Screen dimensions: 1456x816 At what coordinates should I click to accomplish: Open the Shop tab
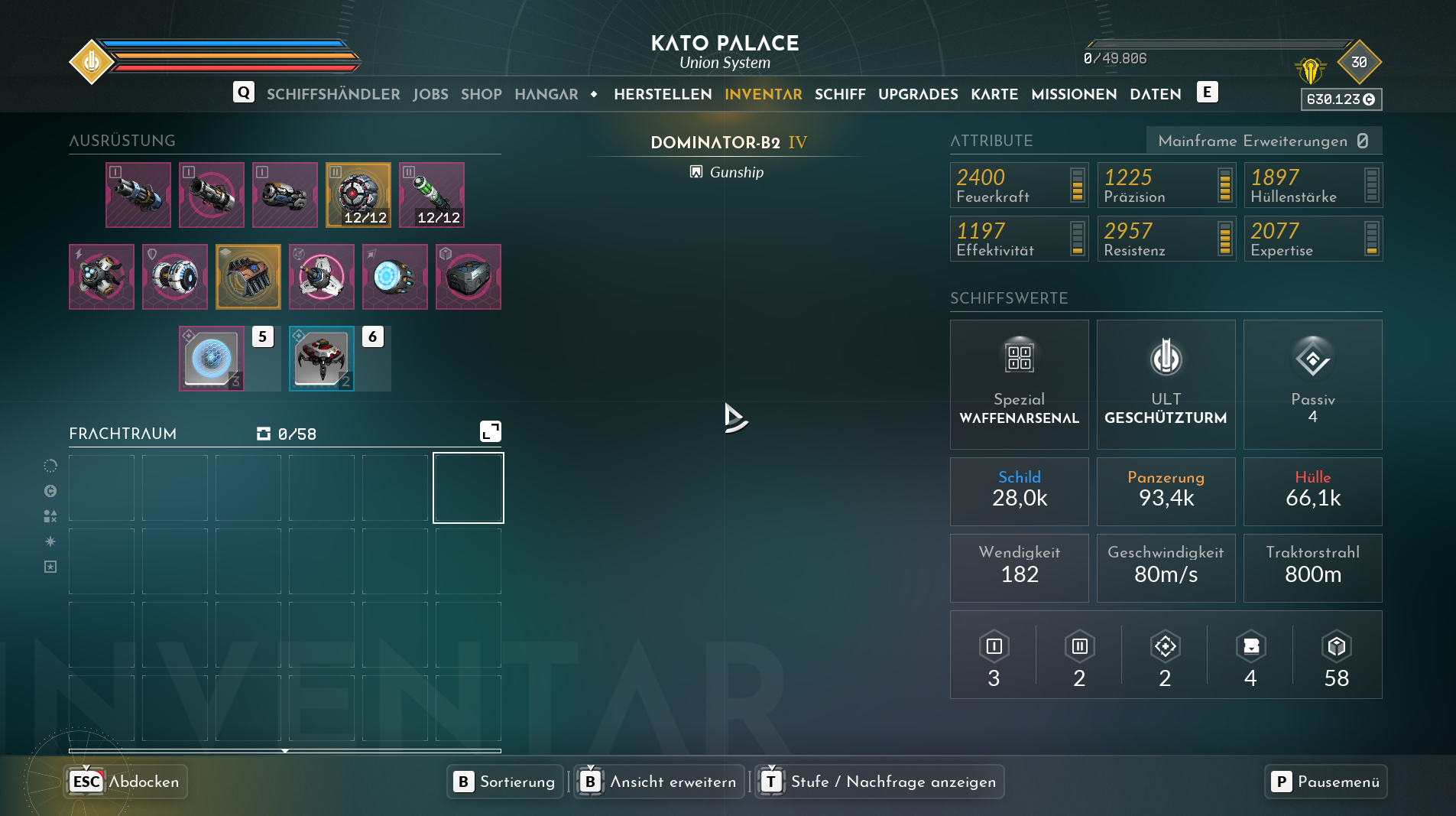tap(481, 94)
